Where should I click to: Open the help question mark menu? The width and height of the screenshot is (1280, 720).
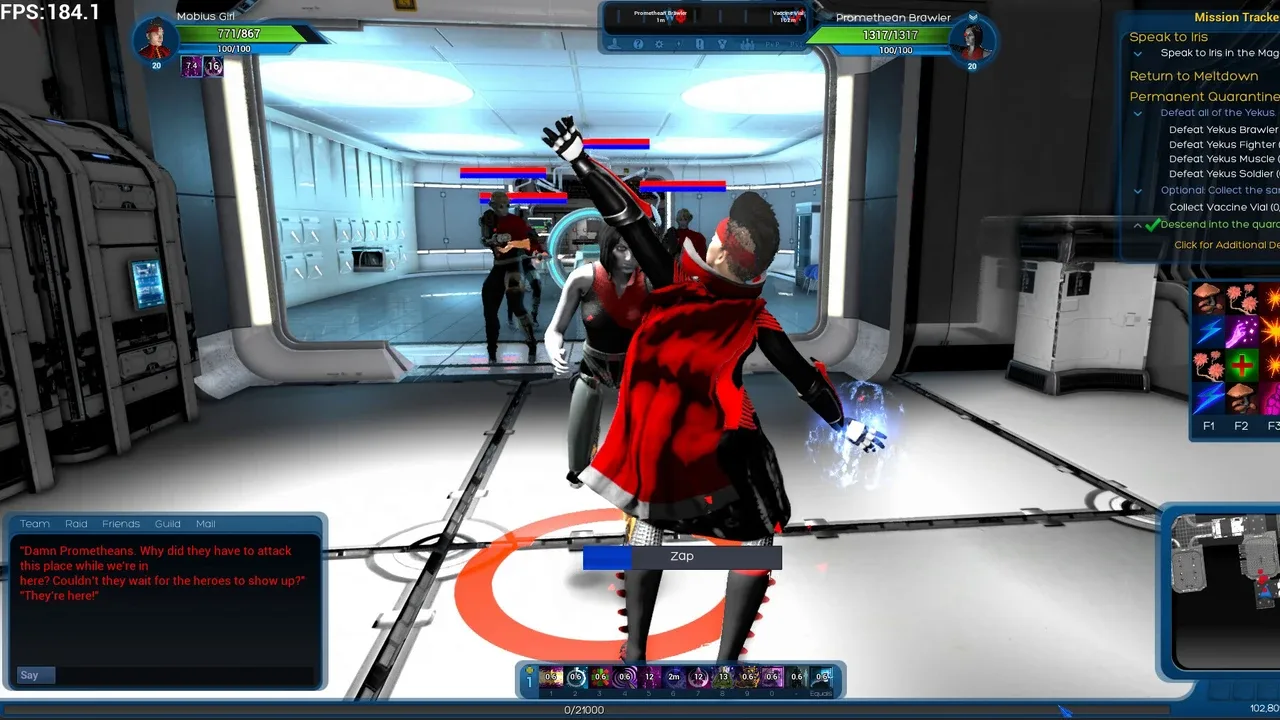638,44
